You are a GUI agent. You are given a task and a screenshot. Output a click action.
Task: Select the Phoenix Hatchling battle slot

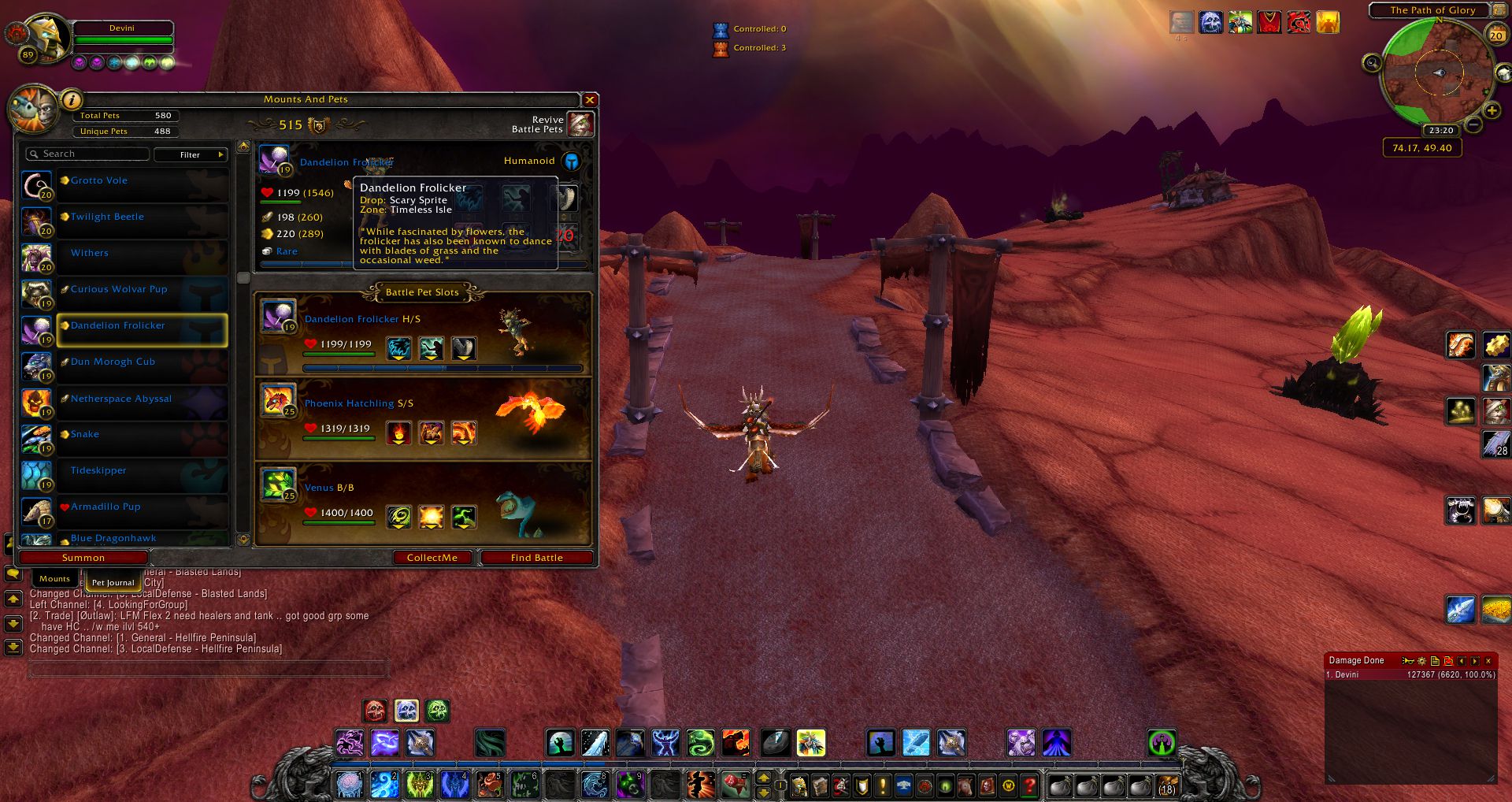(x=422, y=420)
